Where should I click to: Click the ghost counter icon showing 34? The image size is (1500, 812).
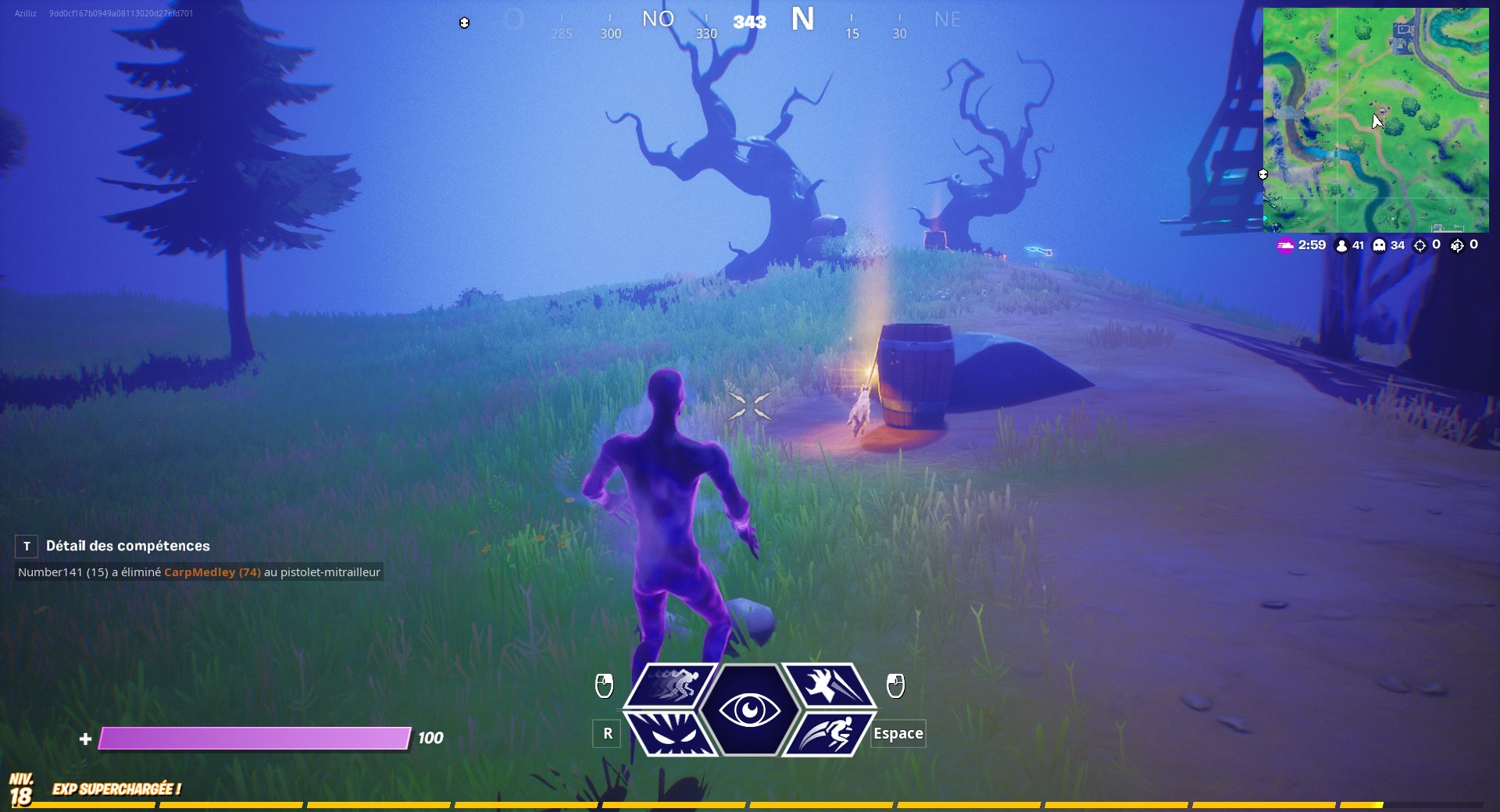click(1379, 245)
